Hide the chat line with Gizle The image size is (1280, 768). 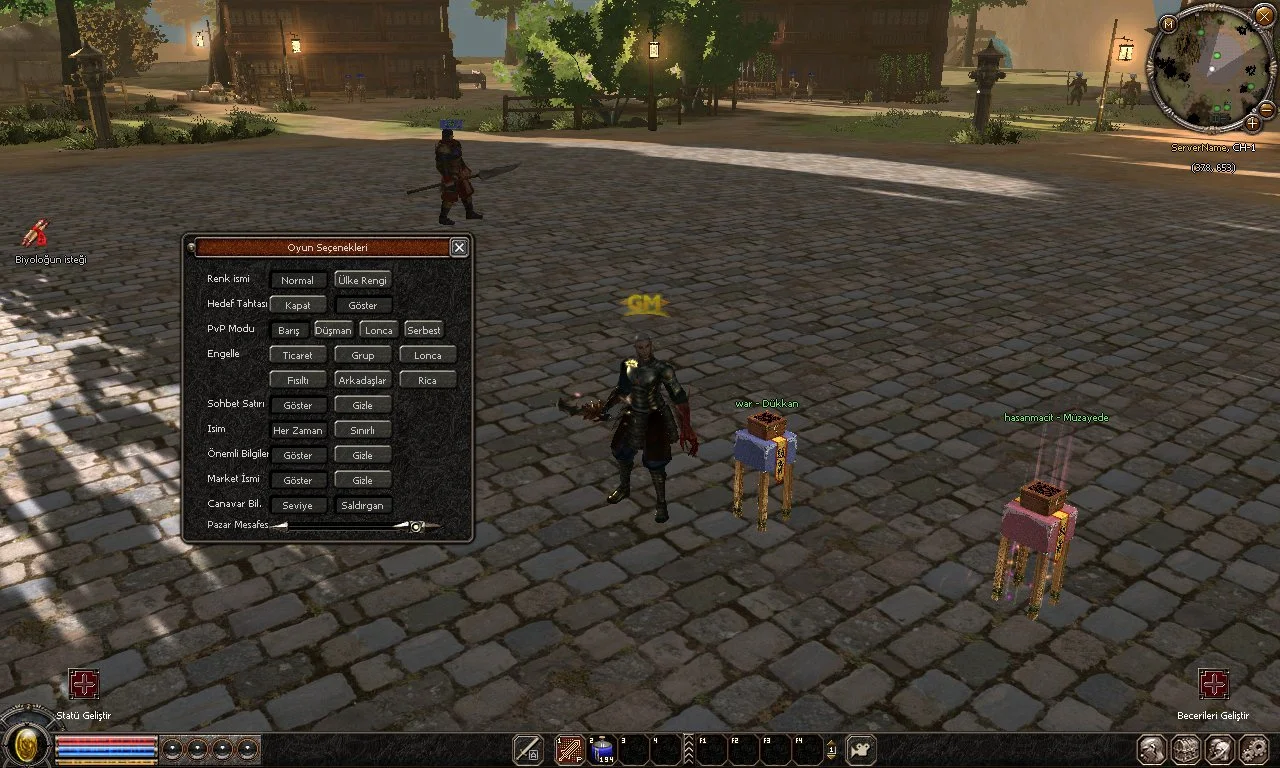click(362, 406)
